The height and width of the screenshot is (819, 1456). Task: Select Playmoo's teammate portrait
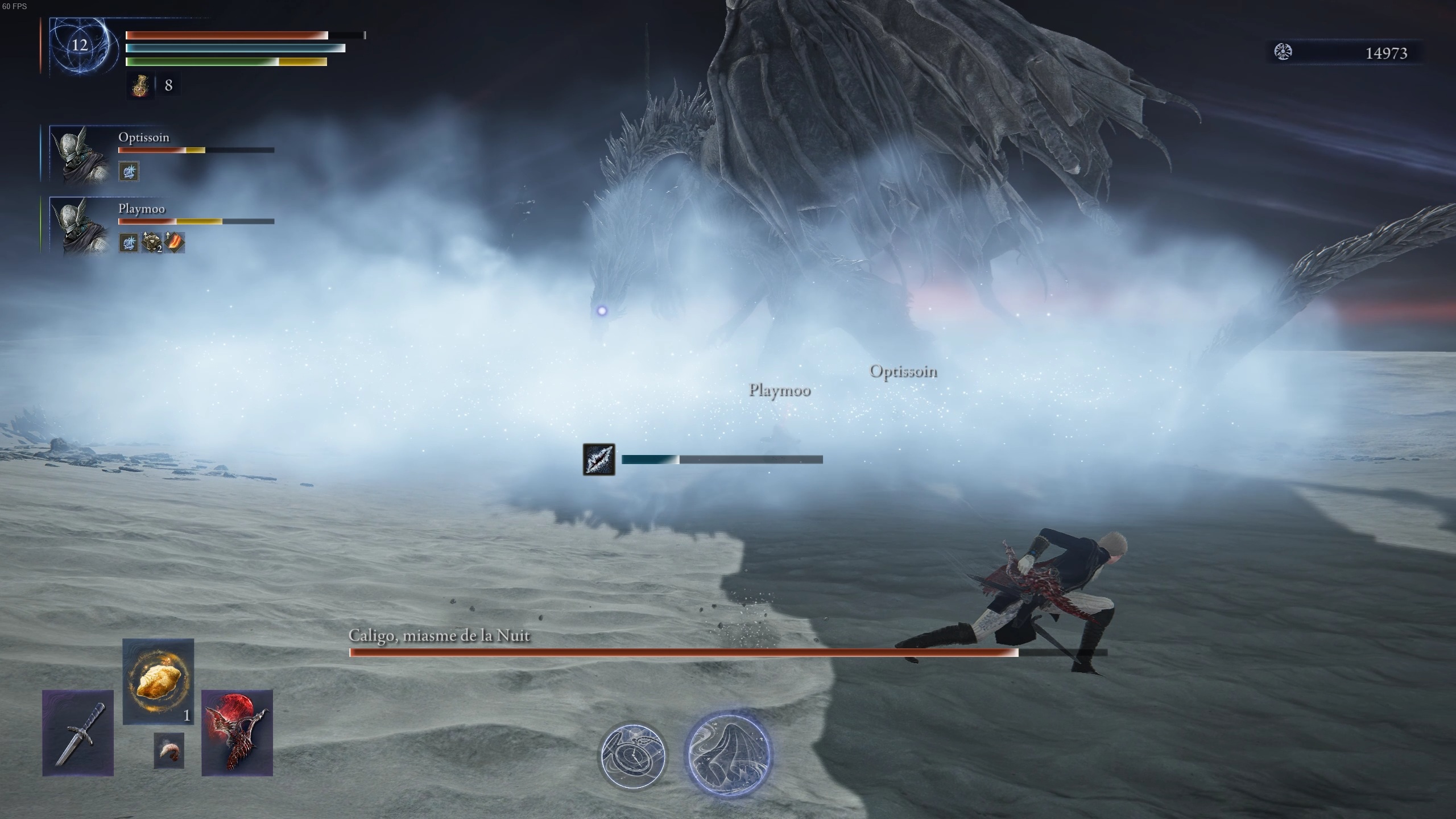79,225
